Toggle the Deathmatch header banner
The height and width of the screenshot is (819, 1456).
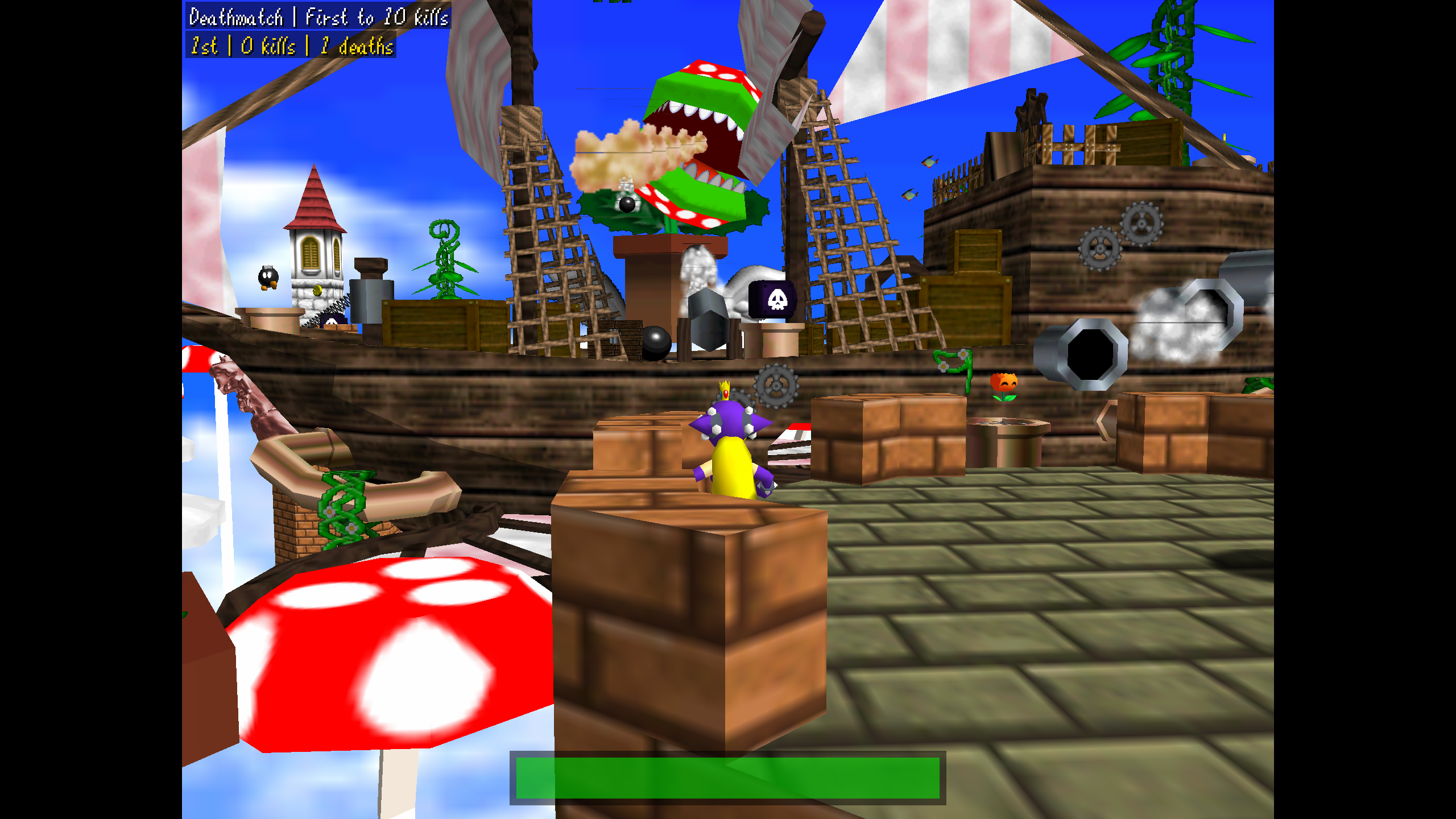point(318,16)
